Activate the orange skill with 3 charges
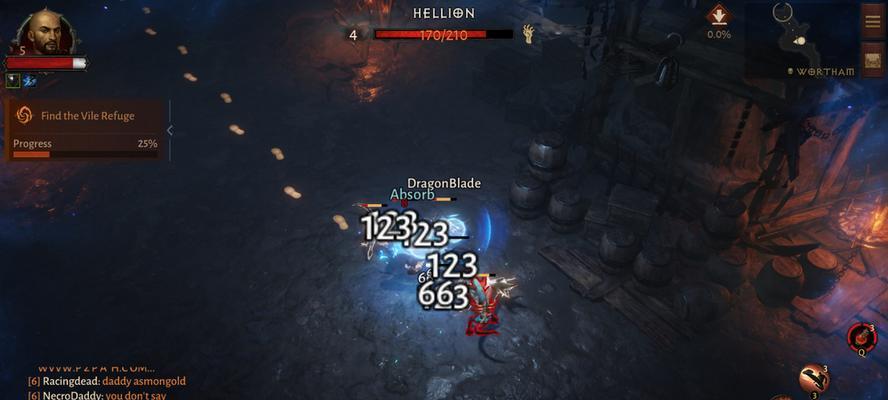This screenshot has height=400, width=888. (x=813, y=378)
